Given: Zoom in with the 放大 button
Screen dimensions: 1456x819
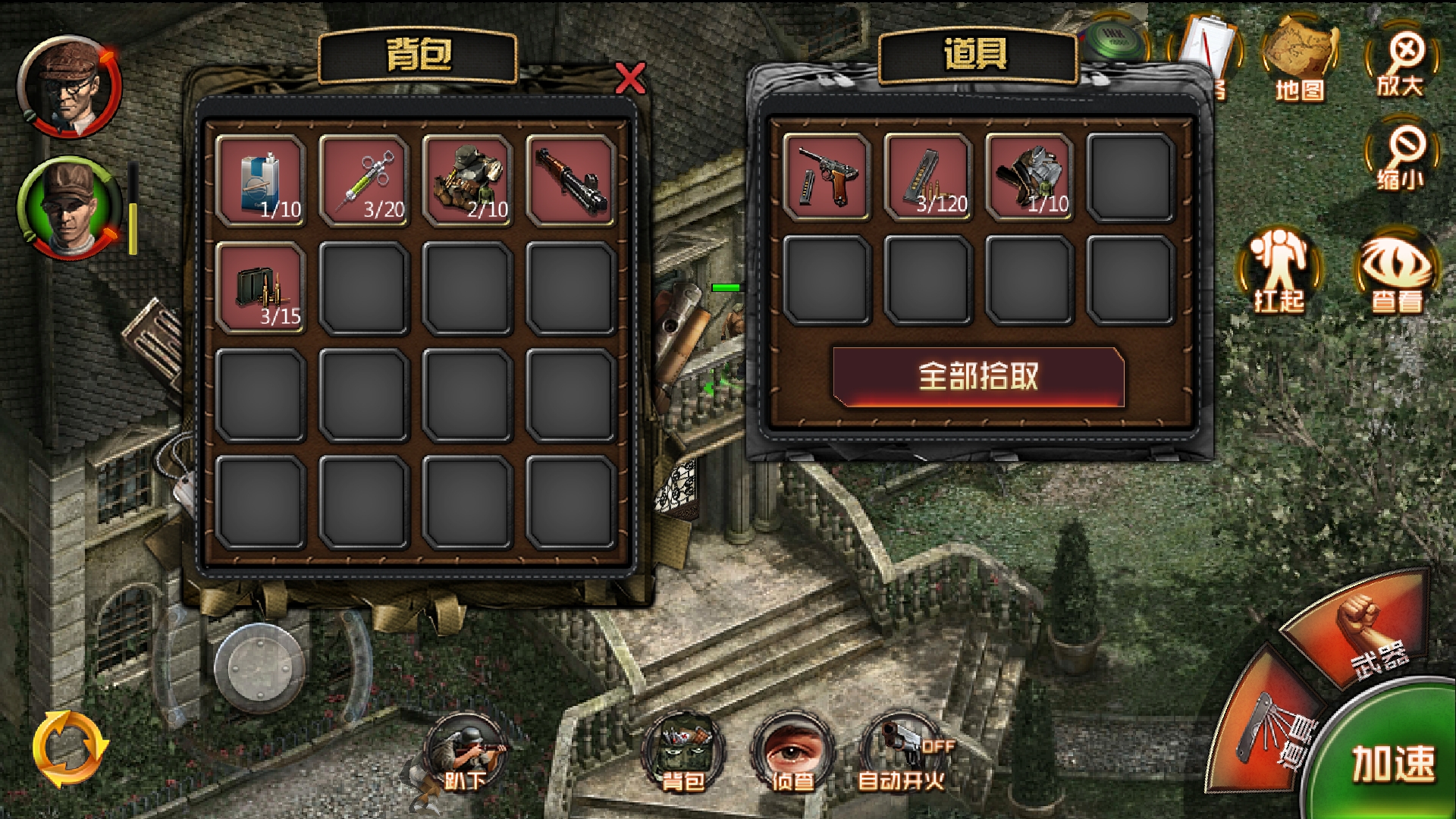Looking at the screenshot, I should pos(1401,63).
